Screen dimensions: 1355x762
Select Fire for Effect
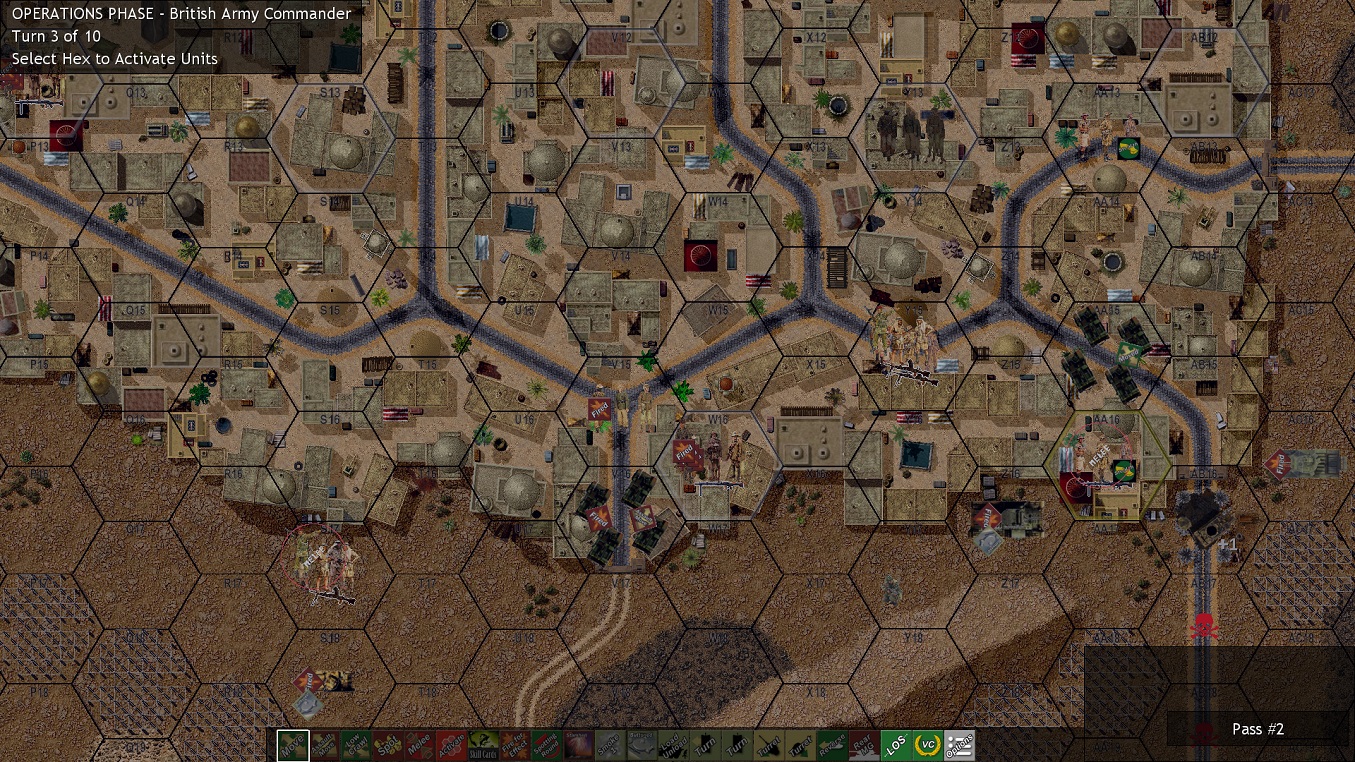[x=514, y=745]
